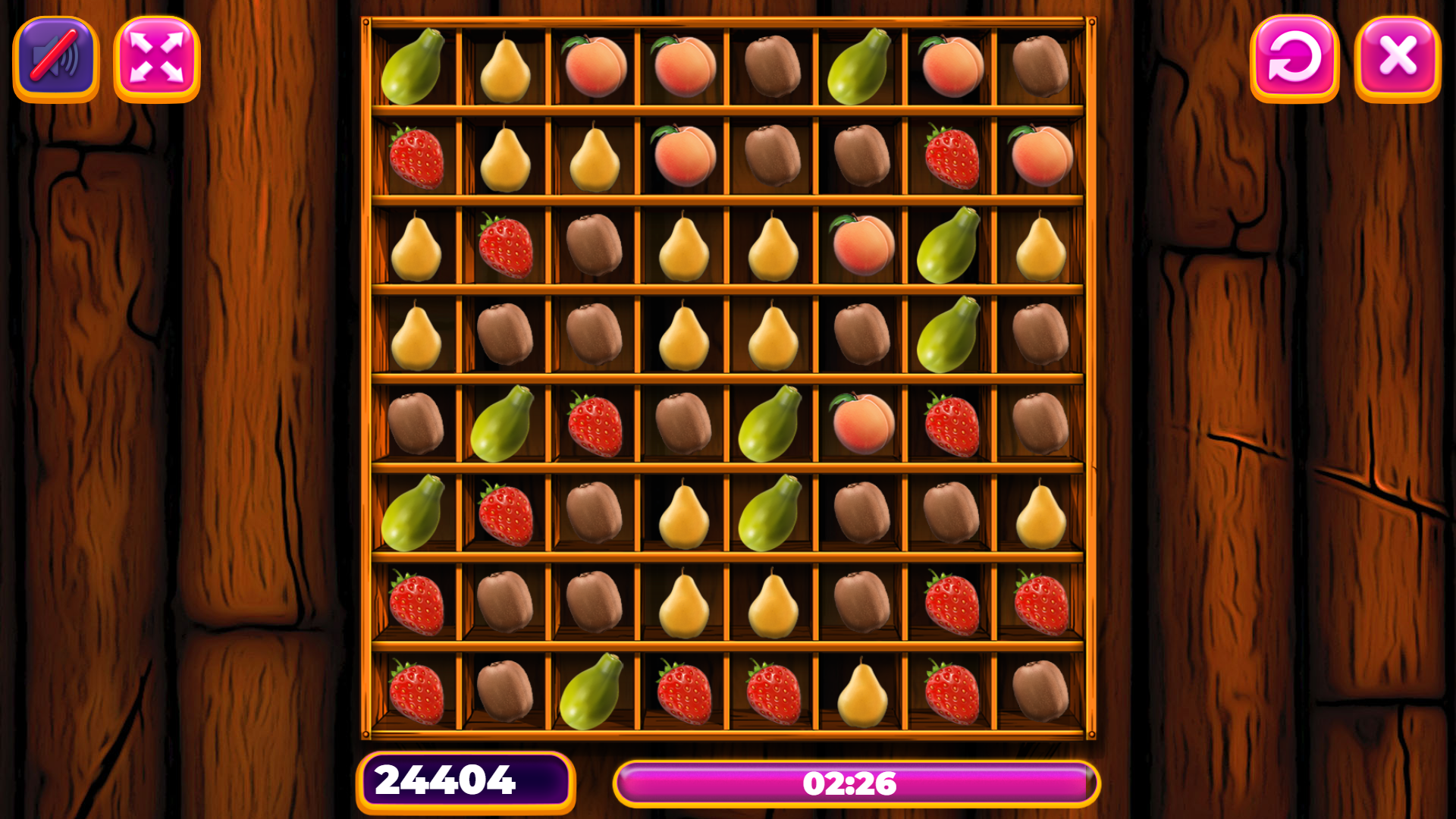
Task: Select the peach with leaf in the middle of the grid
Action: (861, 425)
